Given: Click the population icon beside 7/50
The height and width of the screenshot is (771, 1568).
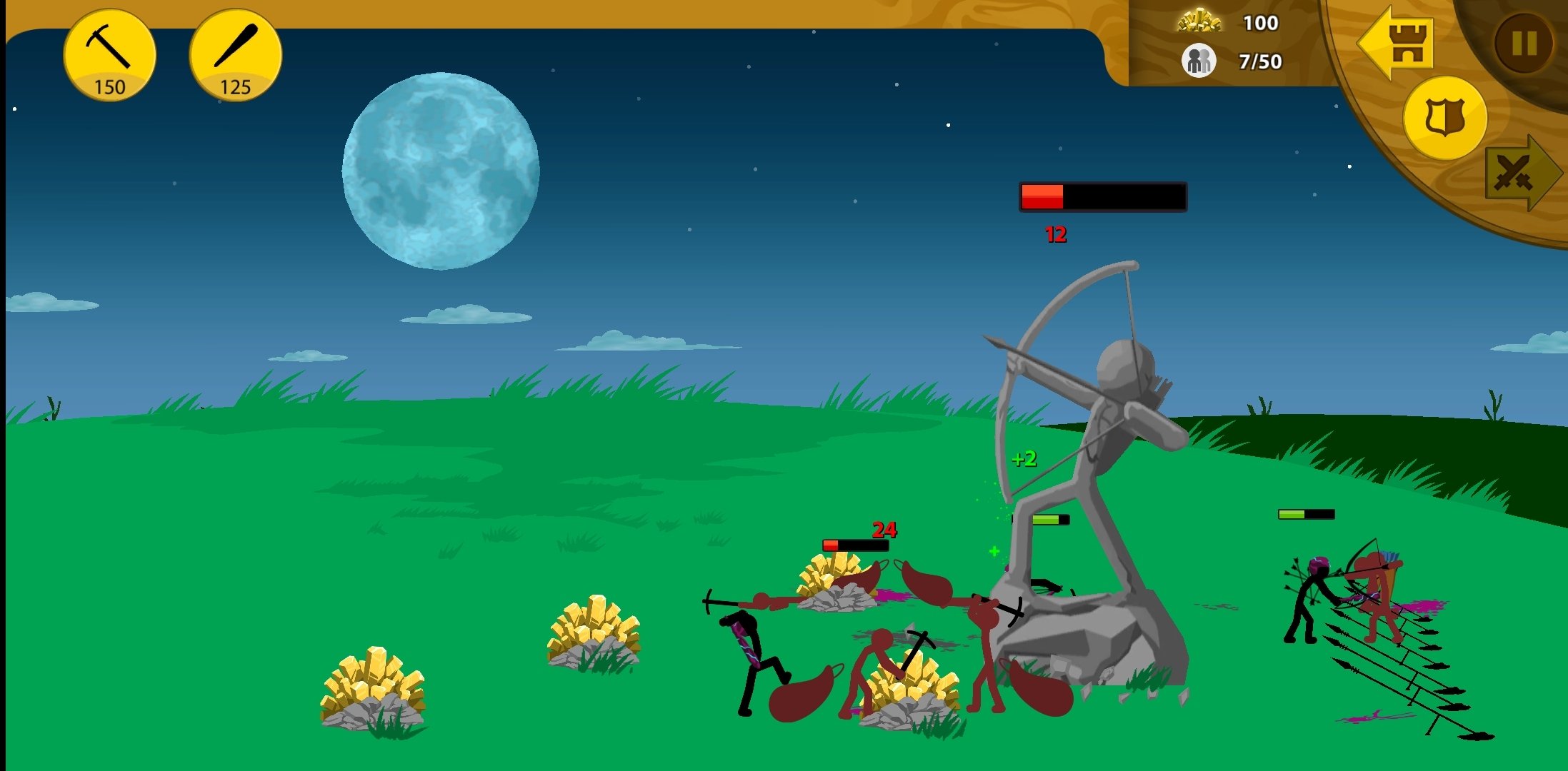Looking at the screenshot, I should (x=1198, y=61).
